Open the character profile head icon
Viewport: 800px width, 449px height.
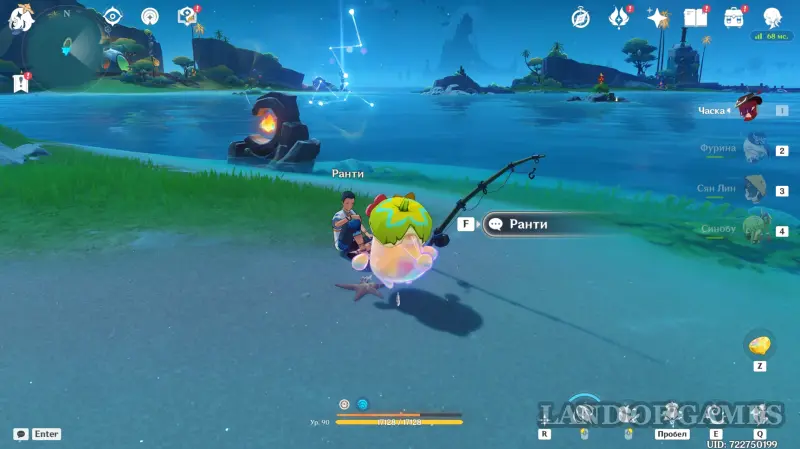pyautogui.click(x=773, y=17)
